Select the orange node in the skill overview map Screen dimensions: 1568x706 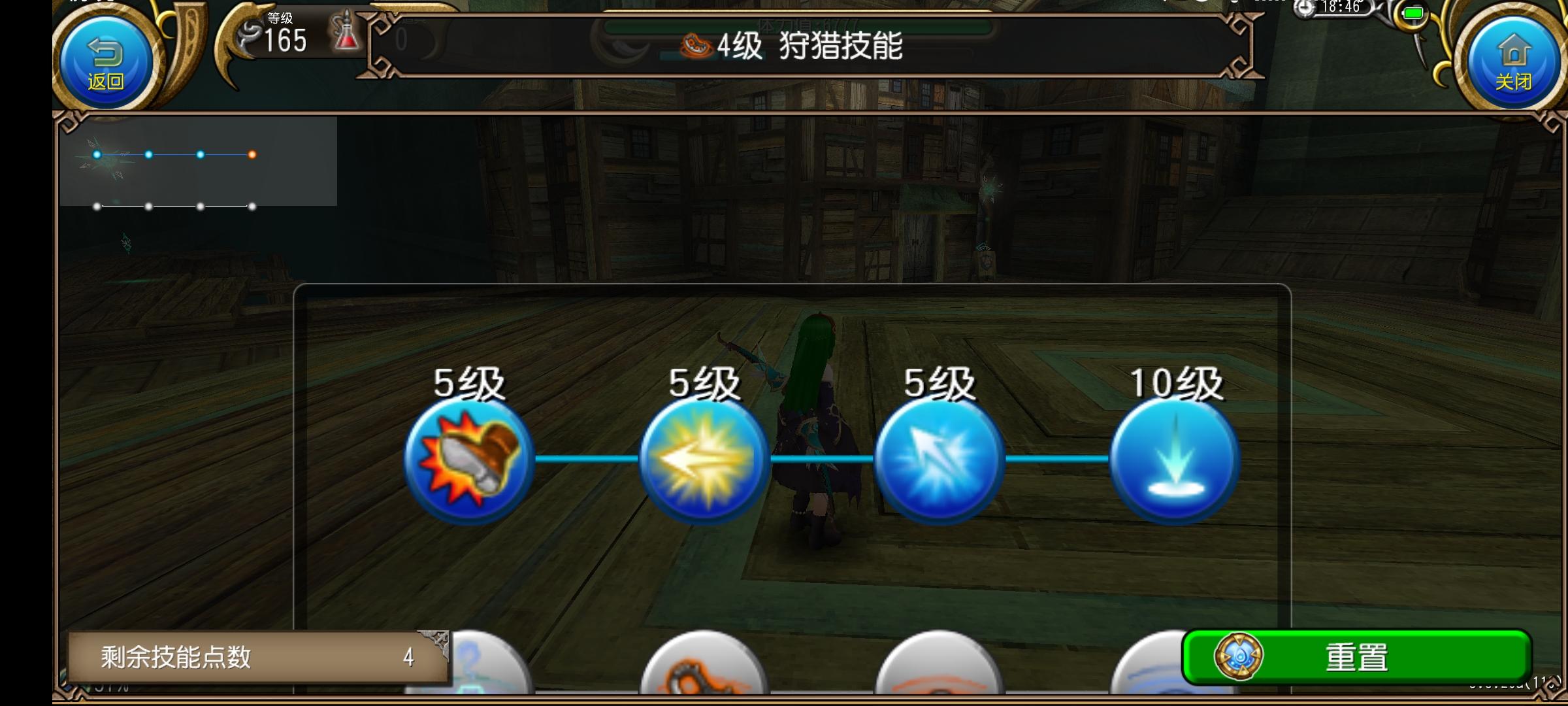coord(252,155)
